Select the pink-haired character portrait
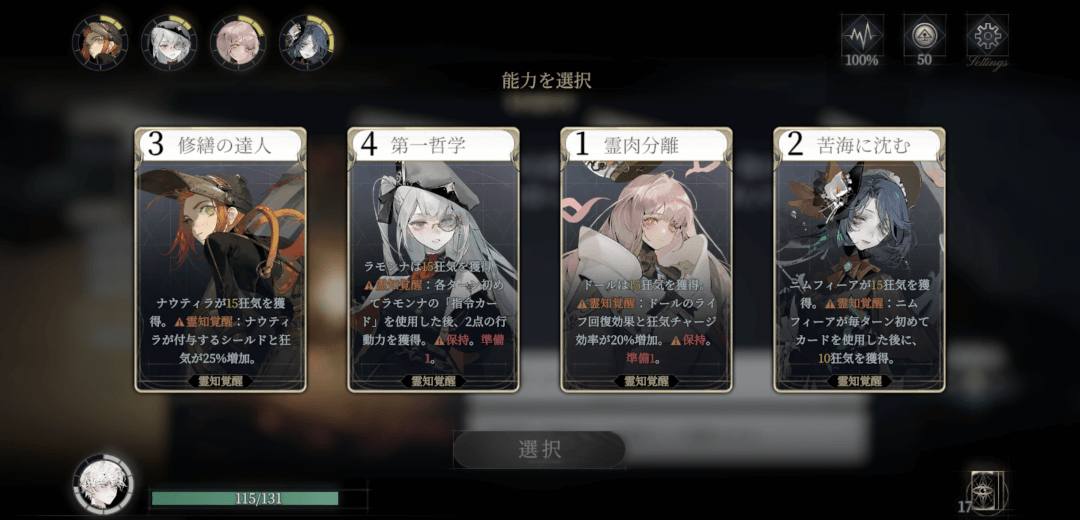The width and height of the screenshot is (1080, 520). coord(238,42)
